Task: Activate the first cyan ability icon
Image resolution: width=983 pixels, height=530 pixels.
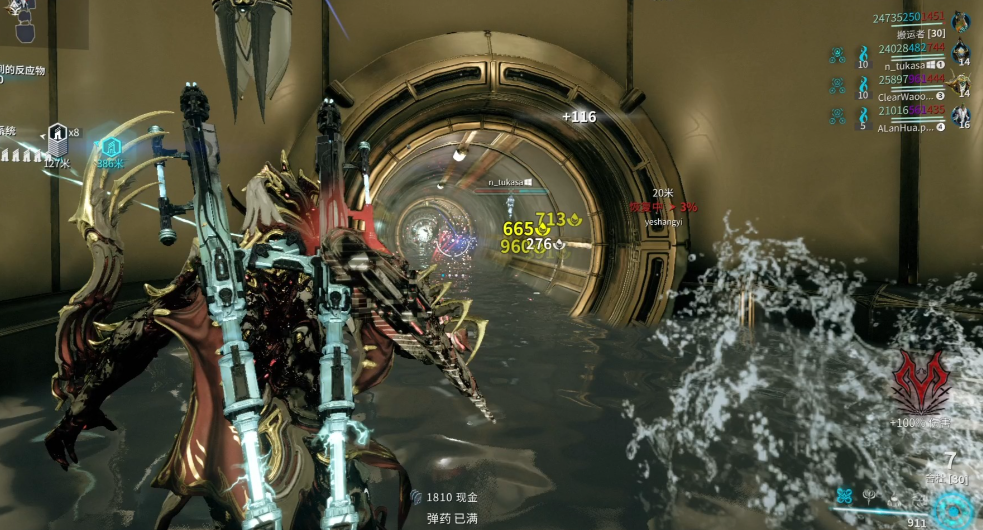Action: pyautogui.click(x=845, y=494)
